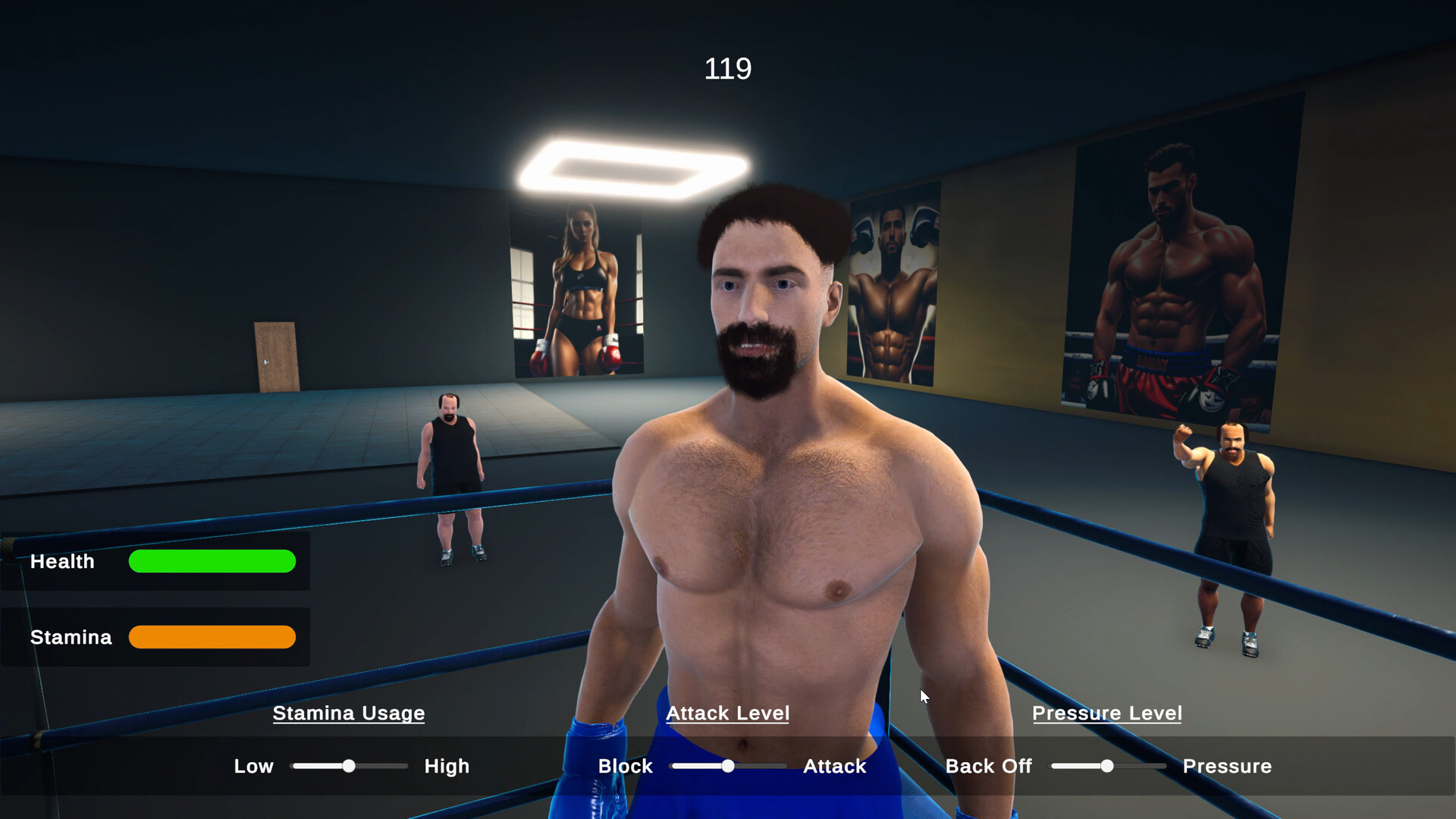Click Pressure at the slider's right end

coord(1227,766)
